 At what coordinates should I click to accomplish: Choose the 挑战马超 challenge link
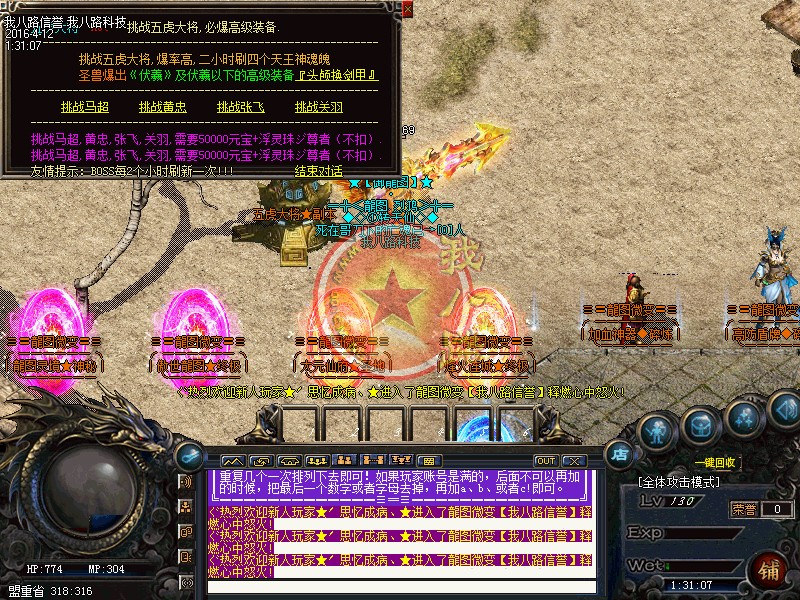point(84,107)
